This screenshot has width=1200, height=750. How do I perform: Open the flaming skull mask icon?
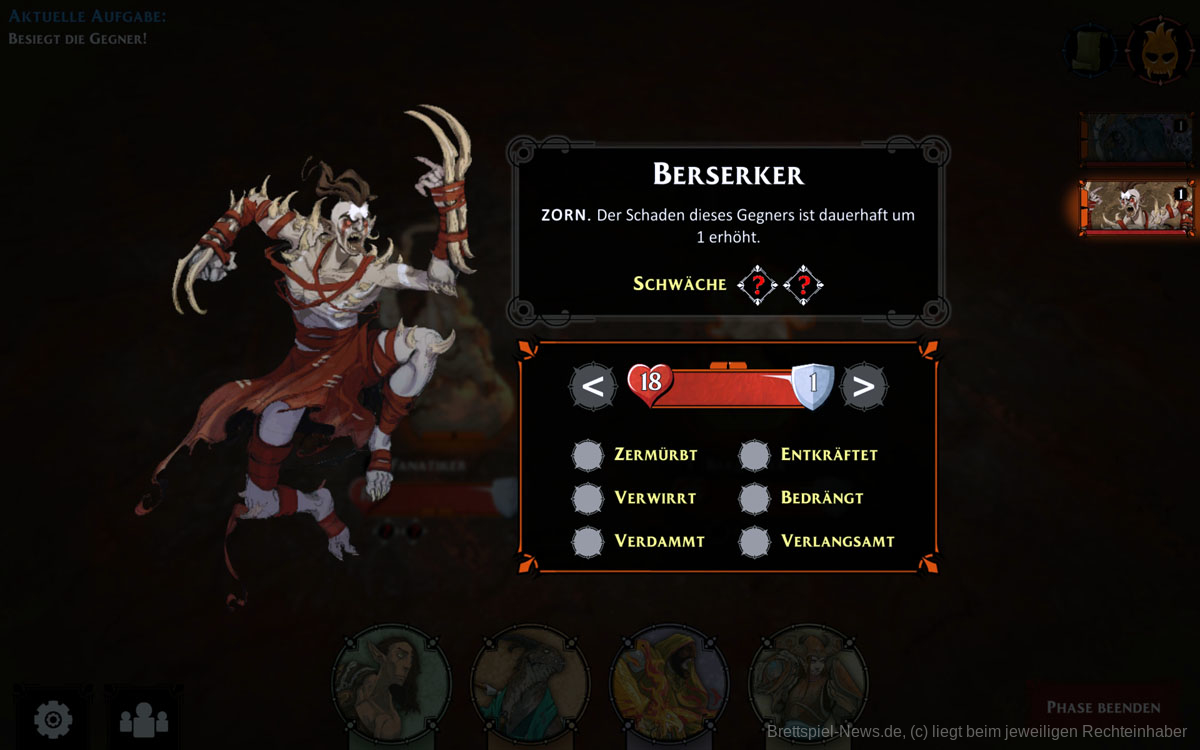[1159, 48]
